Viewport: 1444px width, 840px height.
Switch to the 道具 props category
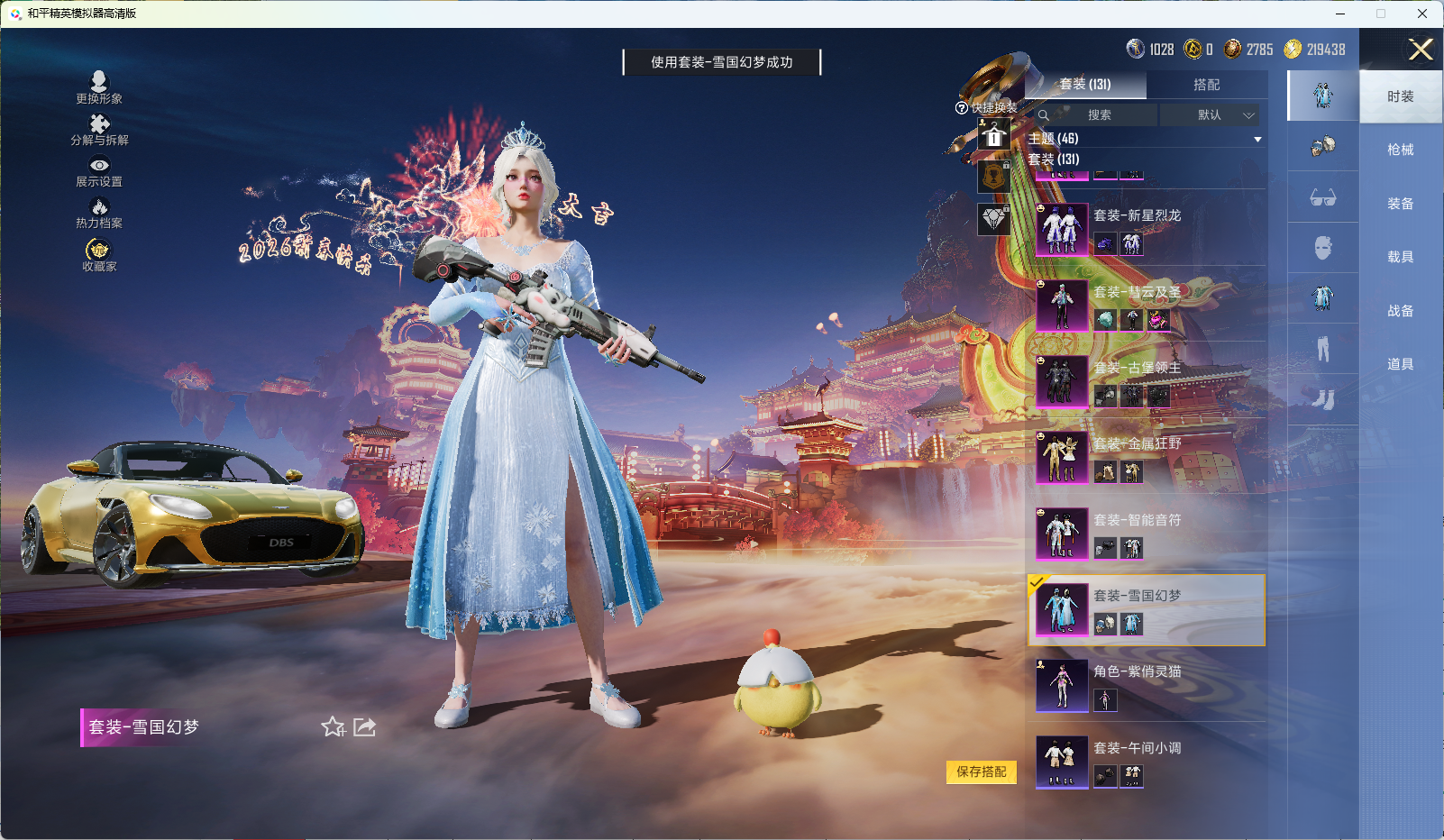[1400, 363]
